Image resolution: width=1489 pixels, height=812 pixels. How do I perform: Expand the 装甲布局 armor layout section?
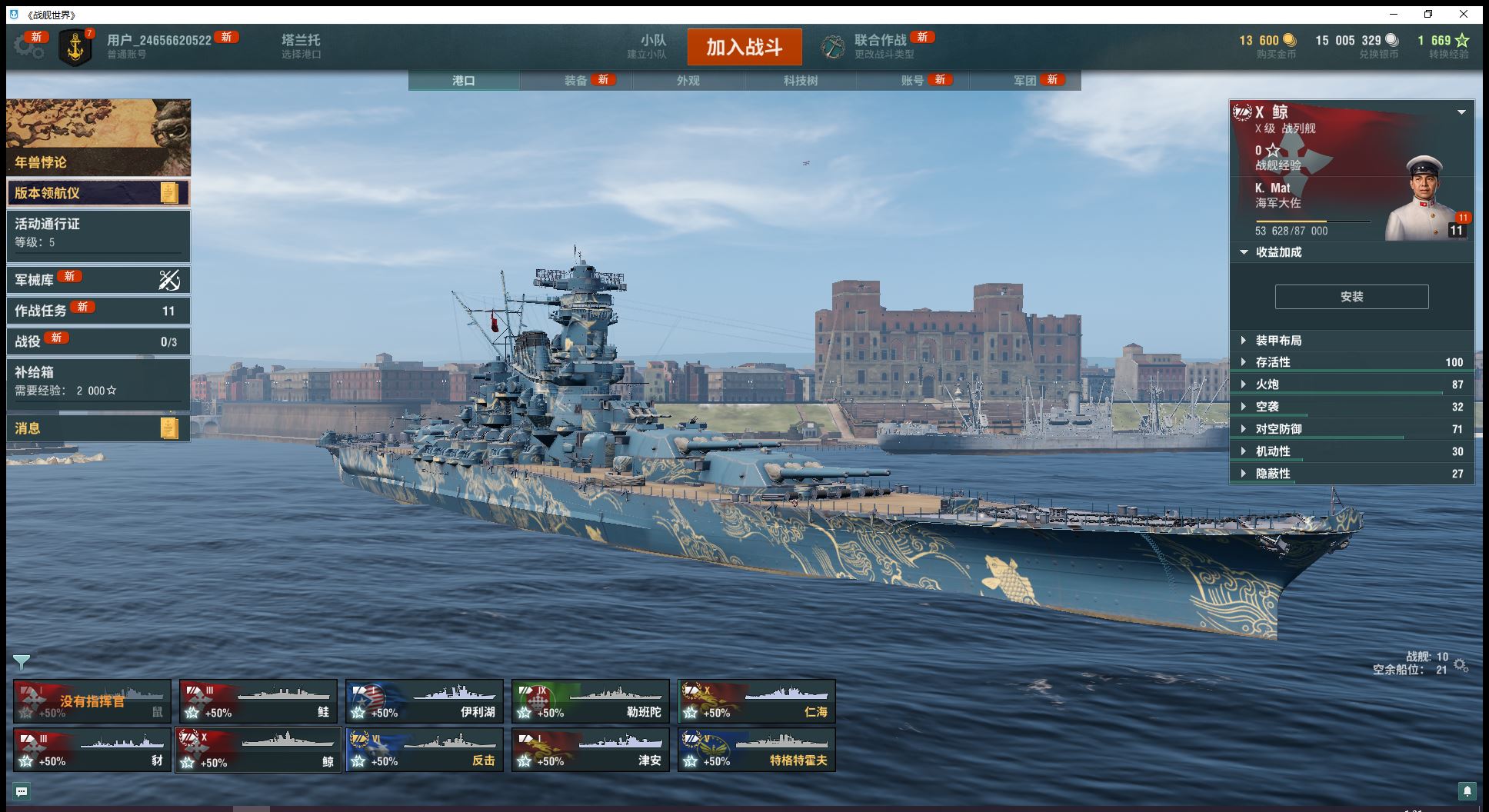[1278, 341]
